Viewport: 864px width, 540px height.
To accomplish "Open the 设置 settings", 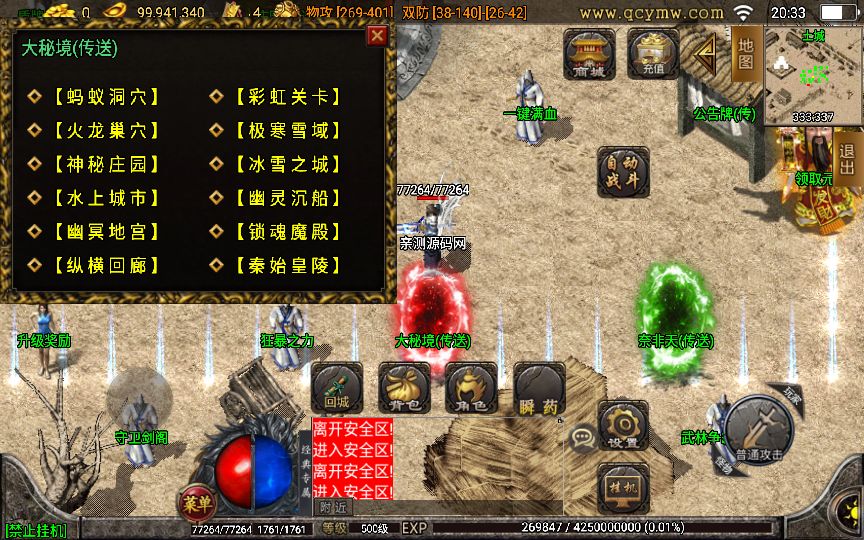I will tap(622, 426).
